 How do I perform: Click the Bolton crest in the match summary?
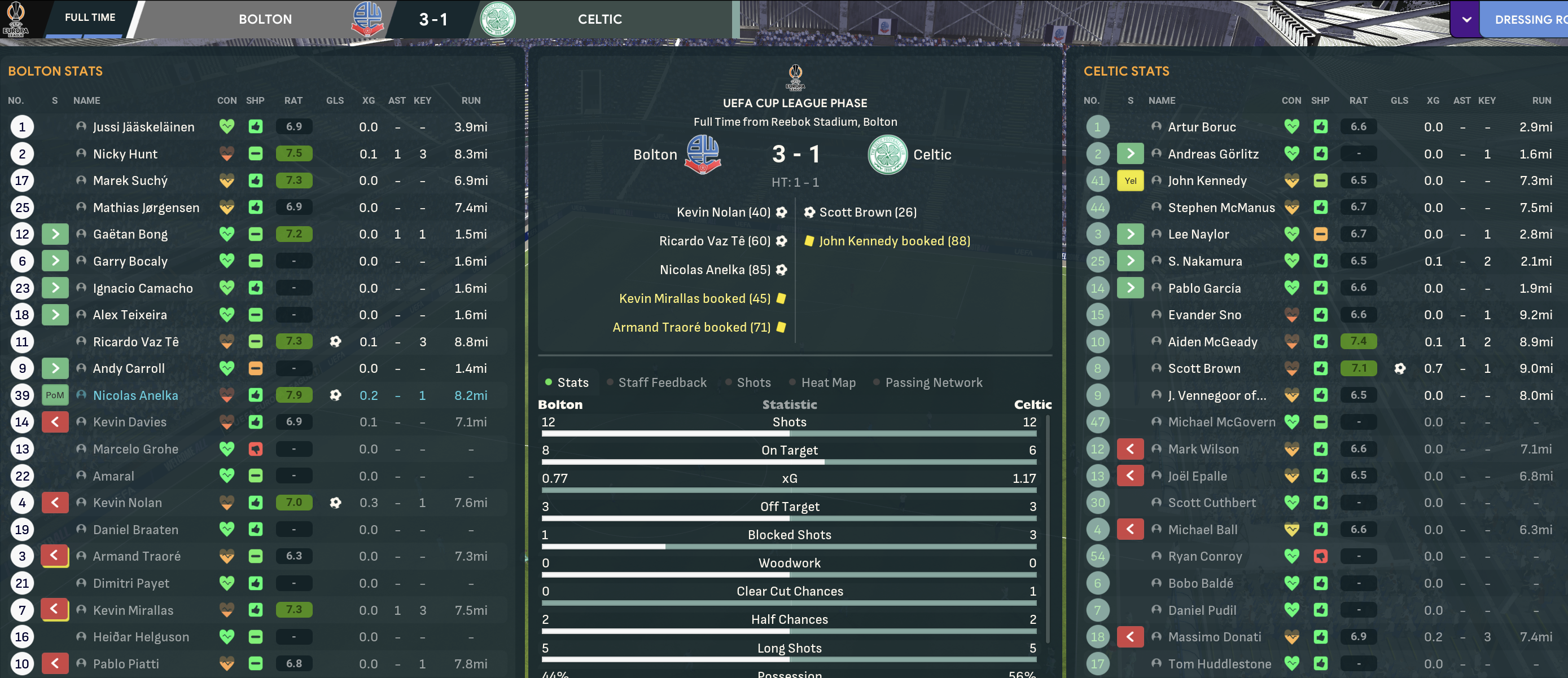pos(702,155)
